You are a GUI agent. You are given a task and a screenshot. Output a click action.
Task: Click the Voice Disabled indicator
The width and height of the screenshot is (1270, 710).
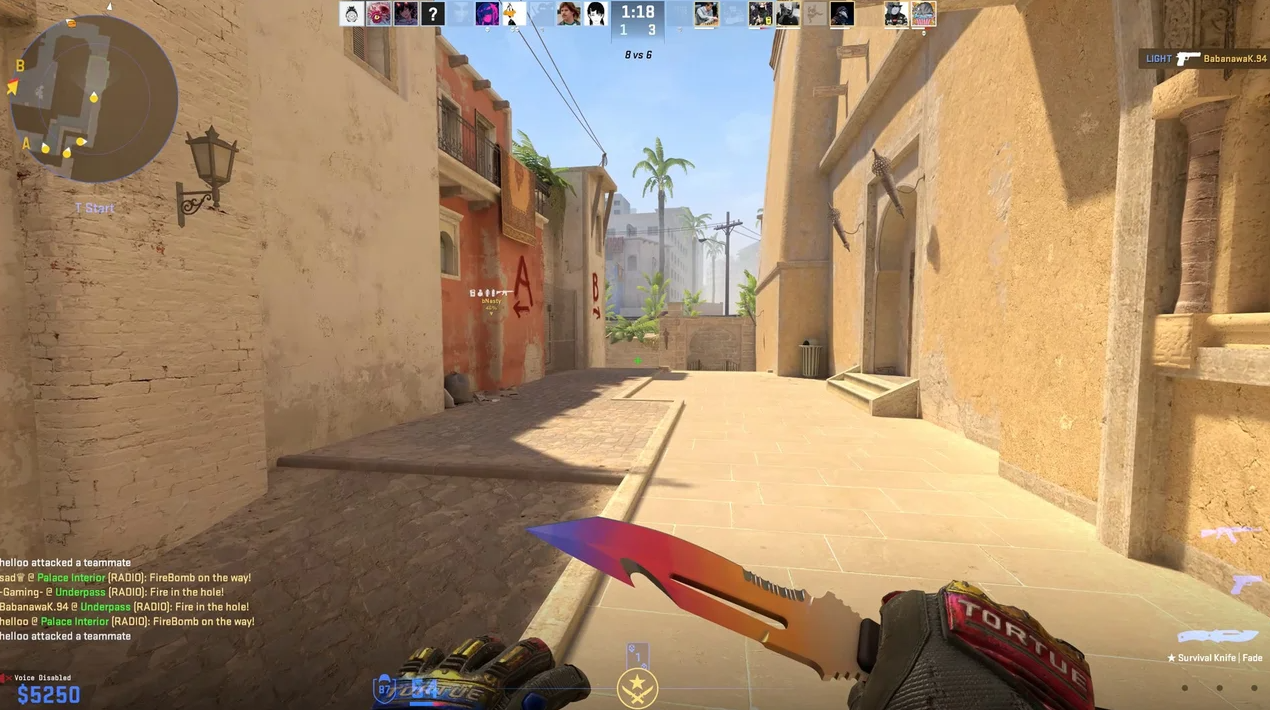[x=38, y=678]
